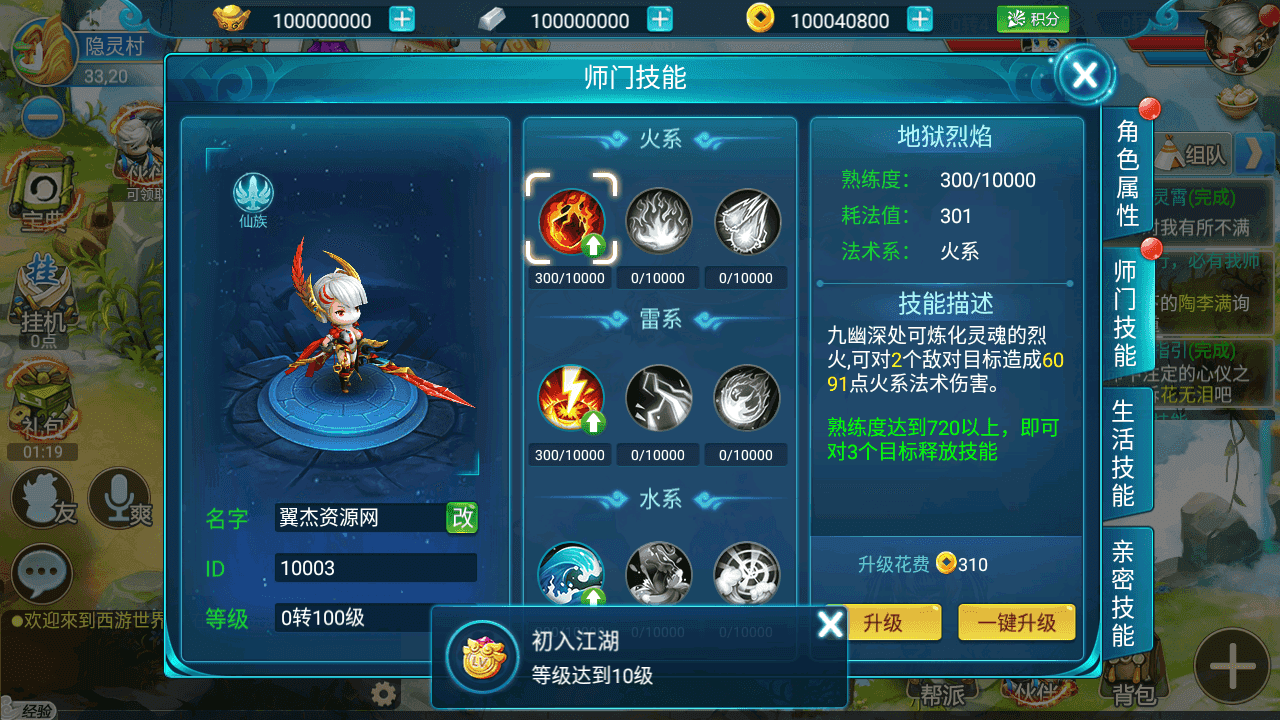Select the active lightning bolt skill icon

[572, 398]
